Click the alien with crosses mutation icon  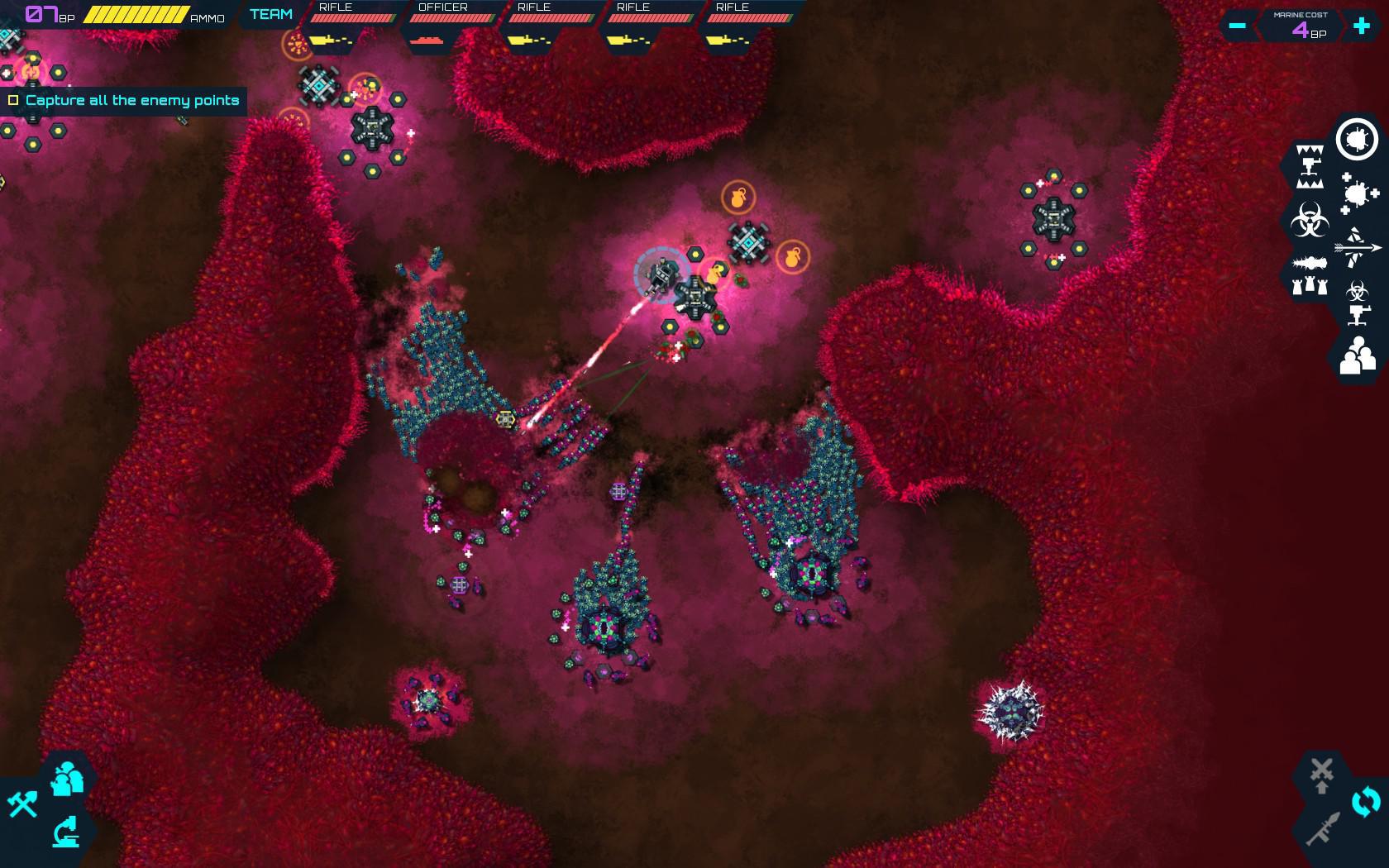1356,193
